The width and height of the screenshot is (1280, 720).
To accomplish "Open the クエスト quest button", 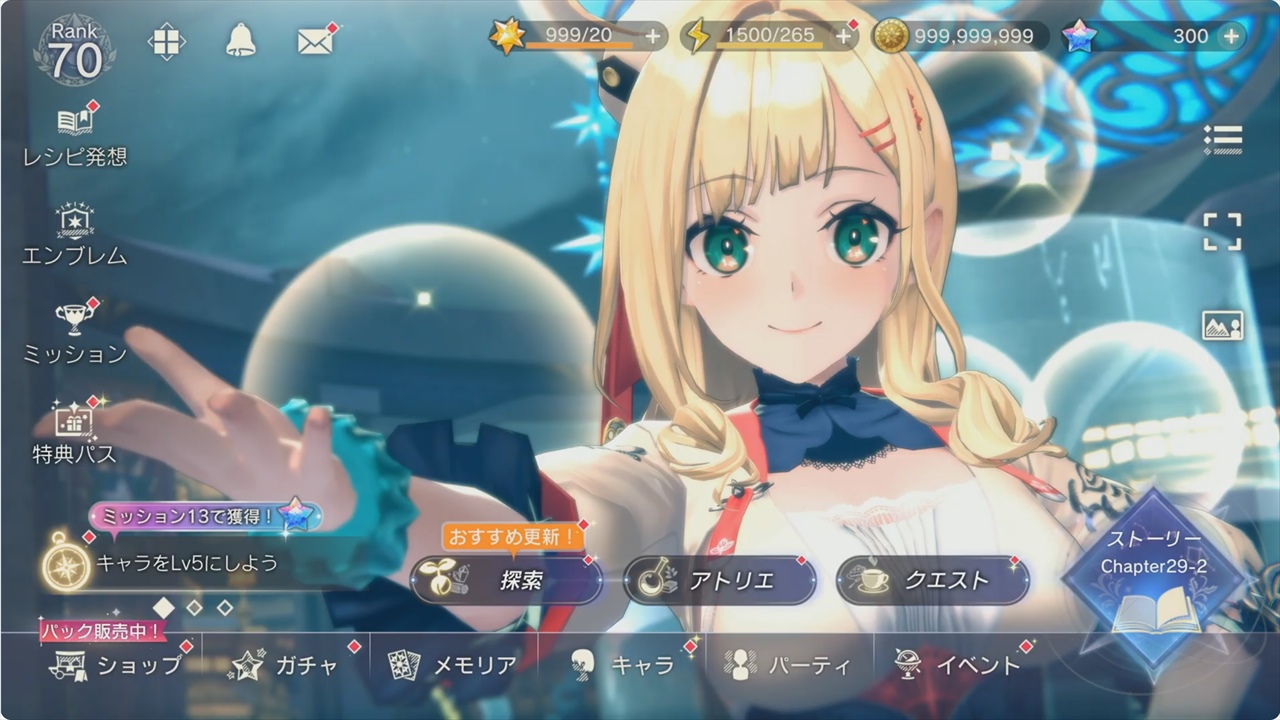I will click(x=932, y=581).
